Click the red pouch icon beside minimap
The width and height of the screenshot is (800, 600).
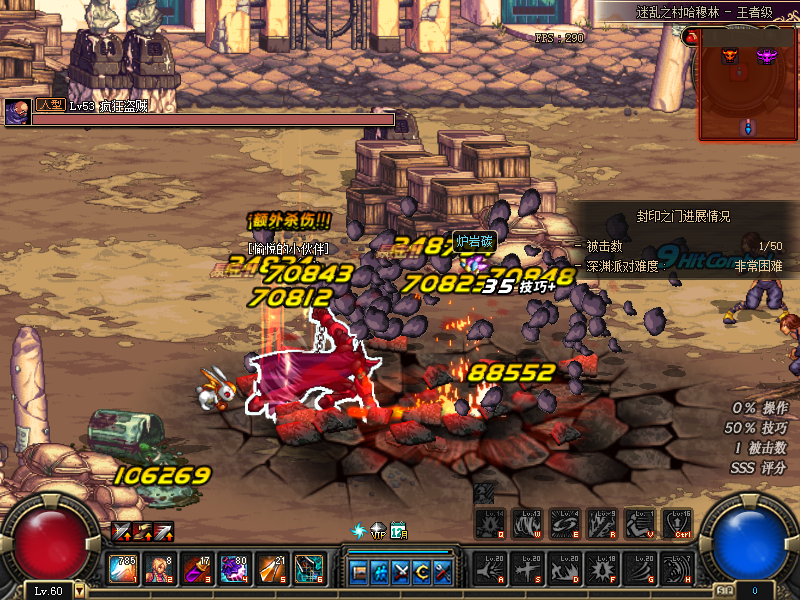tap(691, 37)
